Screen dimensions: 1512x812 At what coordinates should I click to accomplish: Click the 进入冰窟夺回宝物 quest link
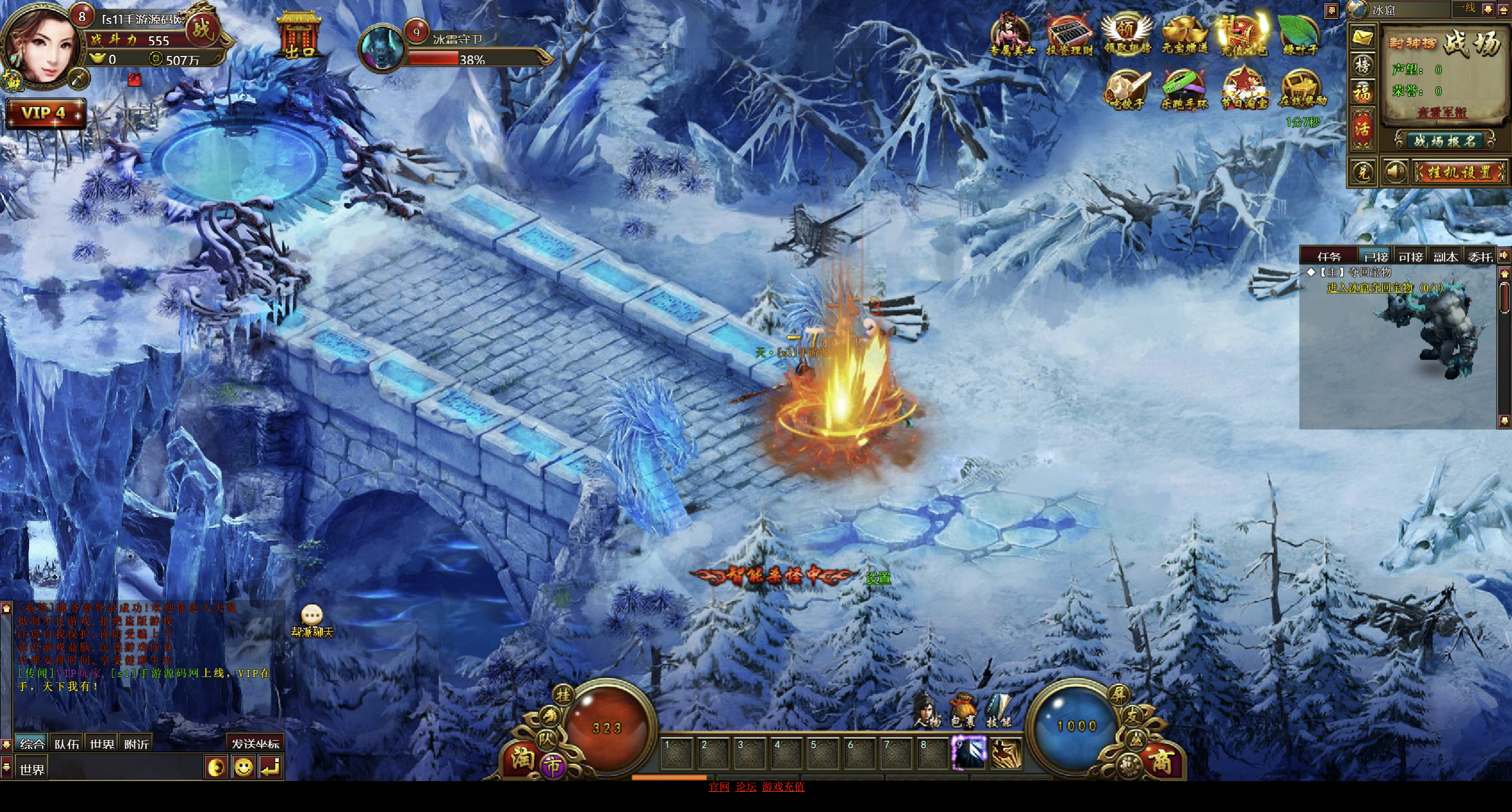click(x=1370, y=288)
